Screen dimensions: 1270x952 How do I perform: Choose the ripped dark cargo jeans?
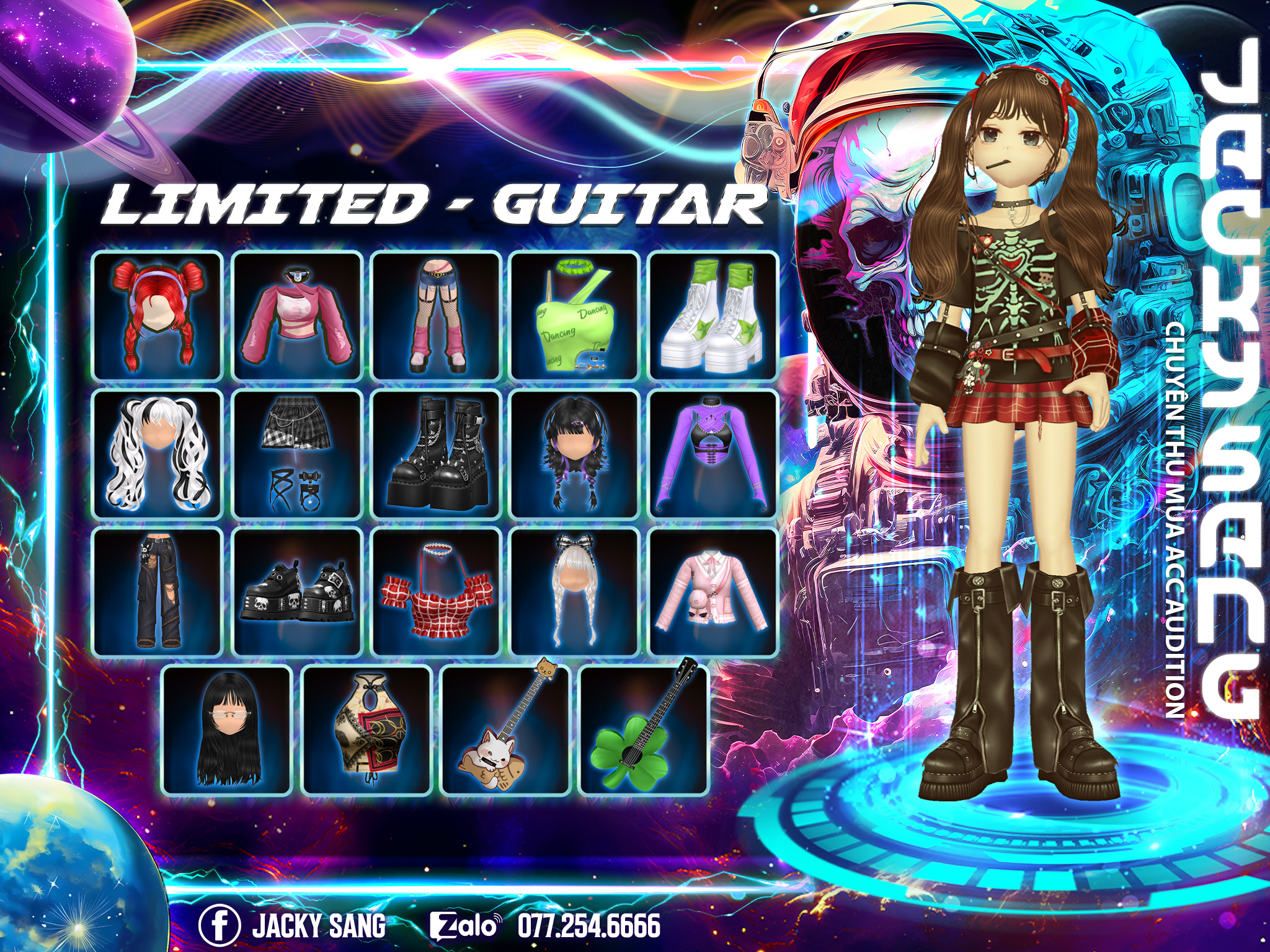pyautogui.click(x=158, y=592)
